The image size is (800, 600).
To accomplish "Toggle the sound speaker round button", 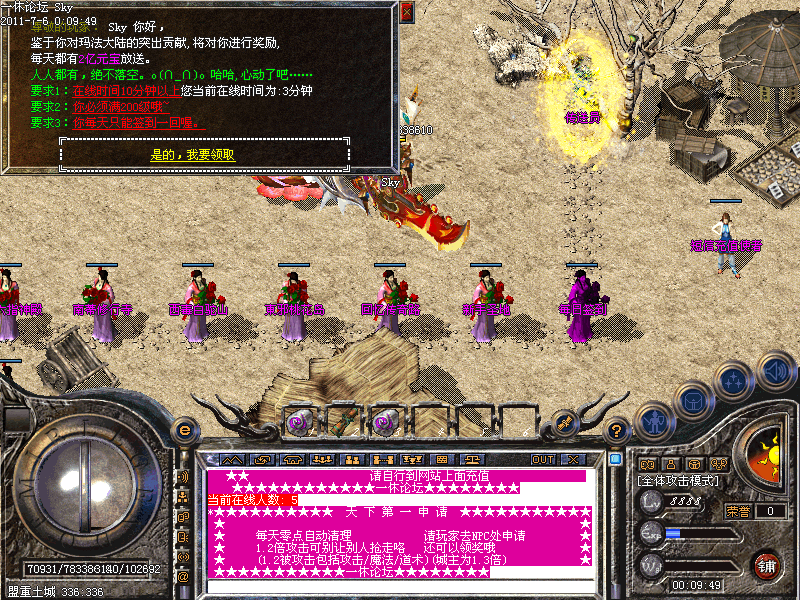I will (775, 371).
